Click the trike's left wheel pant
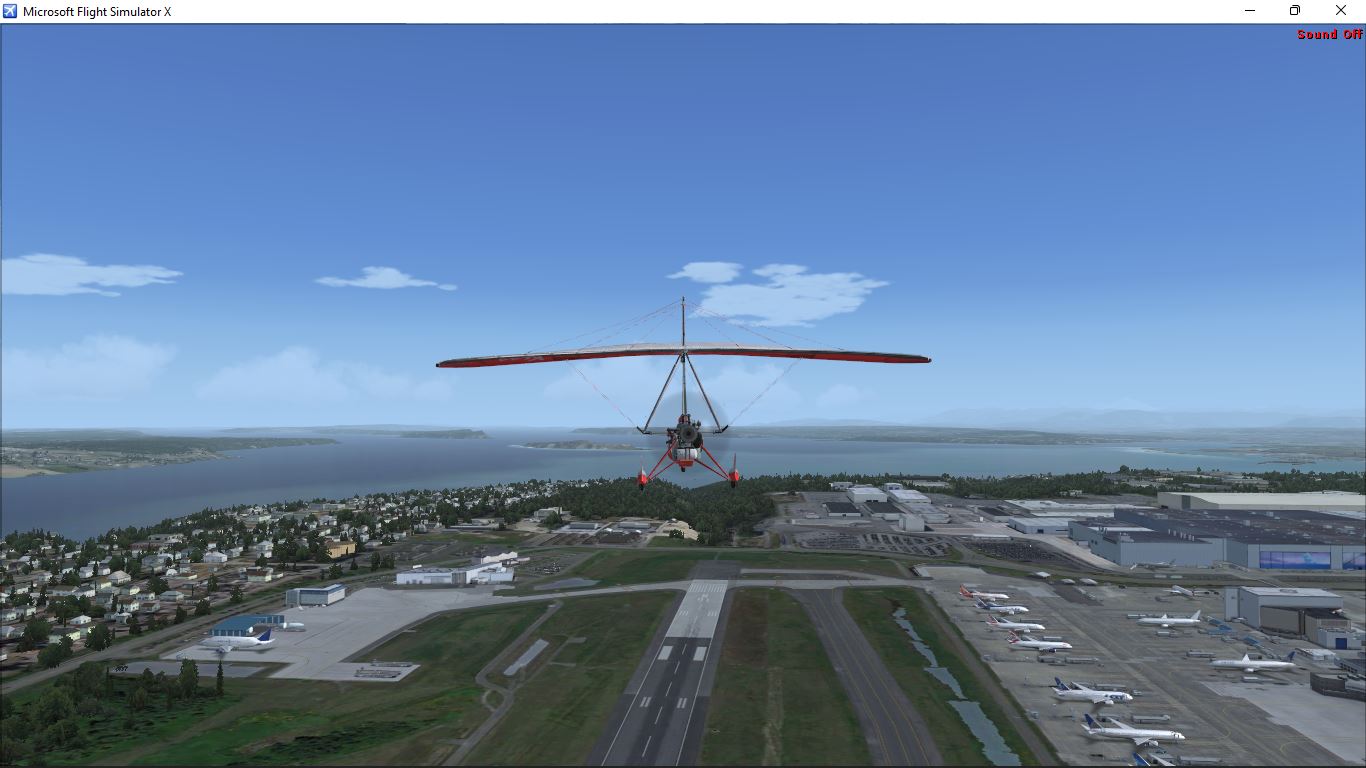Screen dimensions: 1366x768 [641, 477]
